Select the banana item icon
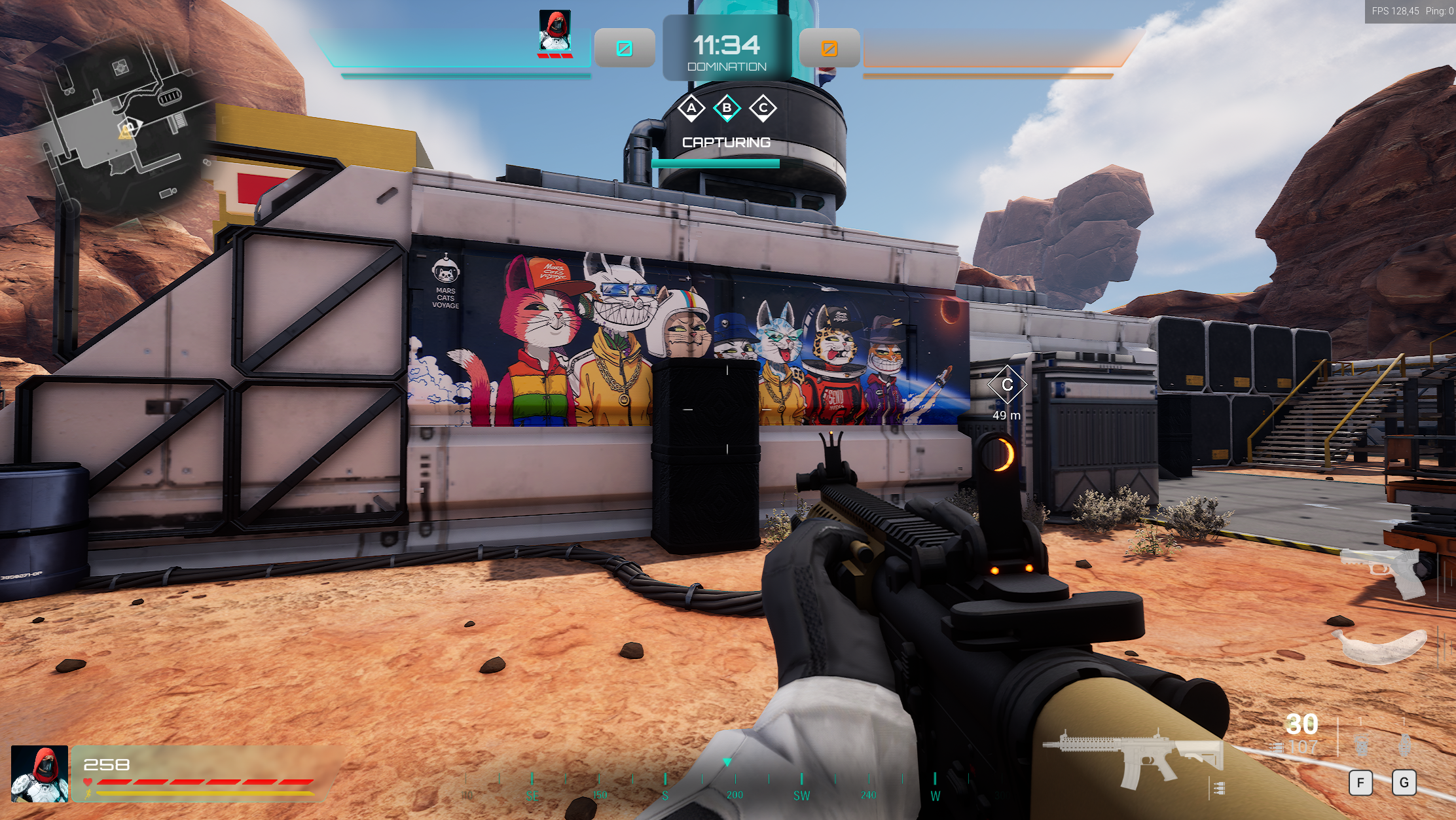This screenshot has width=1456, height=820. tap(1380, 645)
